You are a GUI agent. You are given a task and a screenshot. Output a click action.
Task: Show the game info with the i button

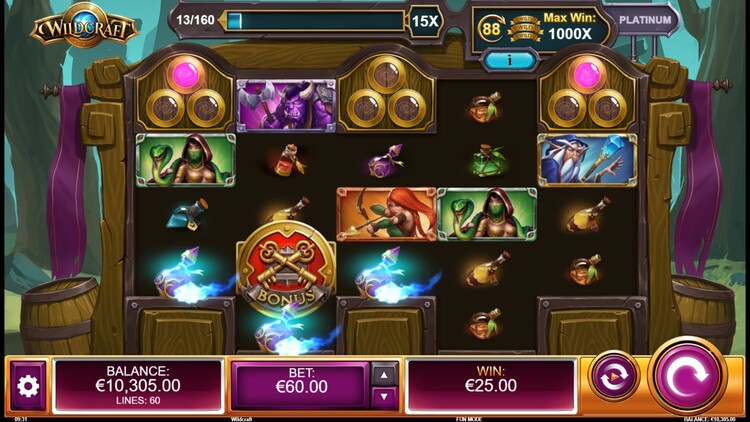[511, 61]
